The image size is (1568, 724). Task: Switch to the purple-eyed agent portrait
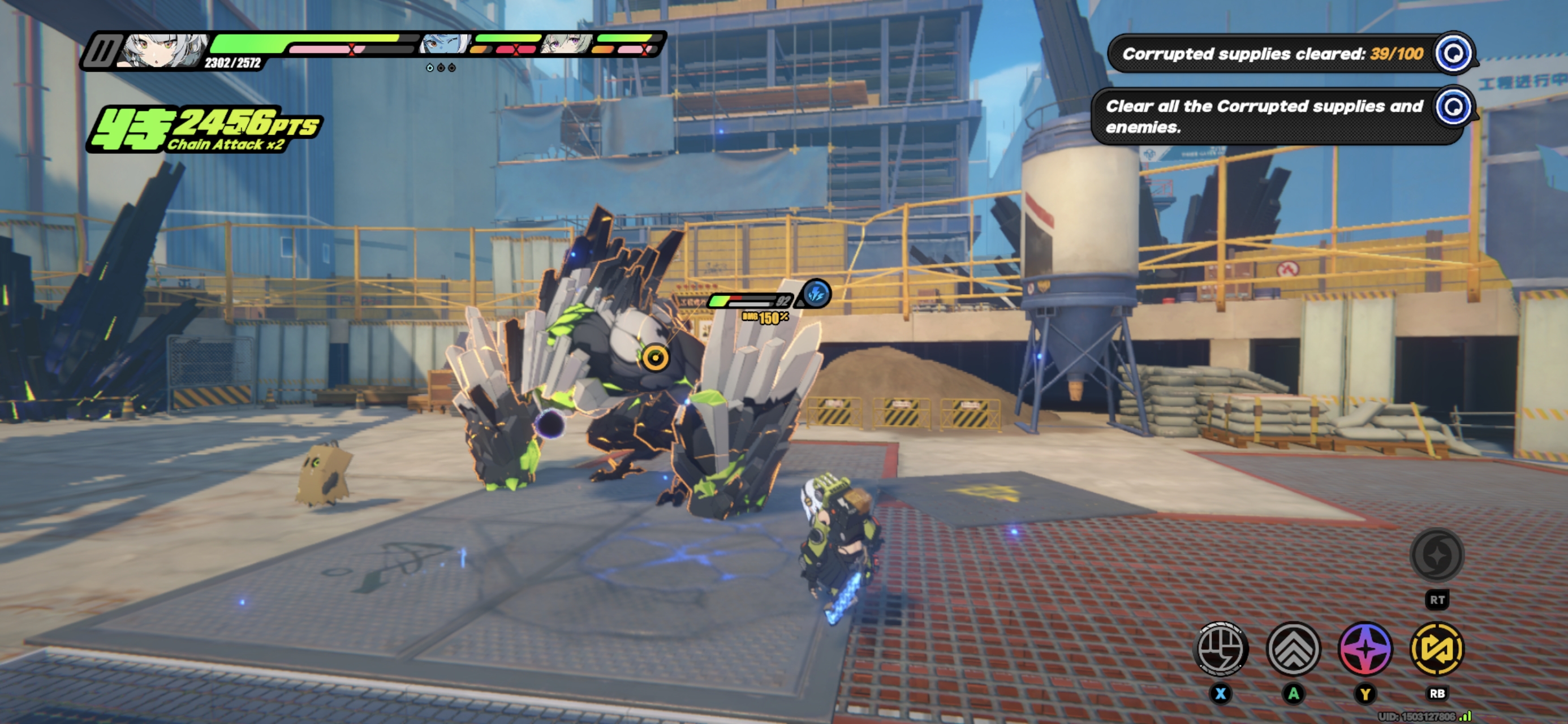567,45
